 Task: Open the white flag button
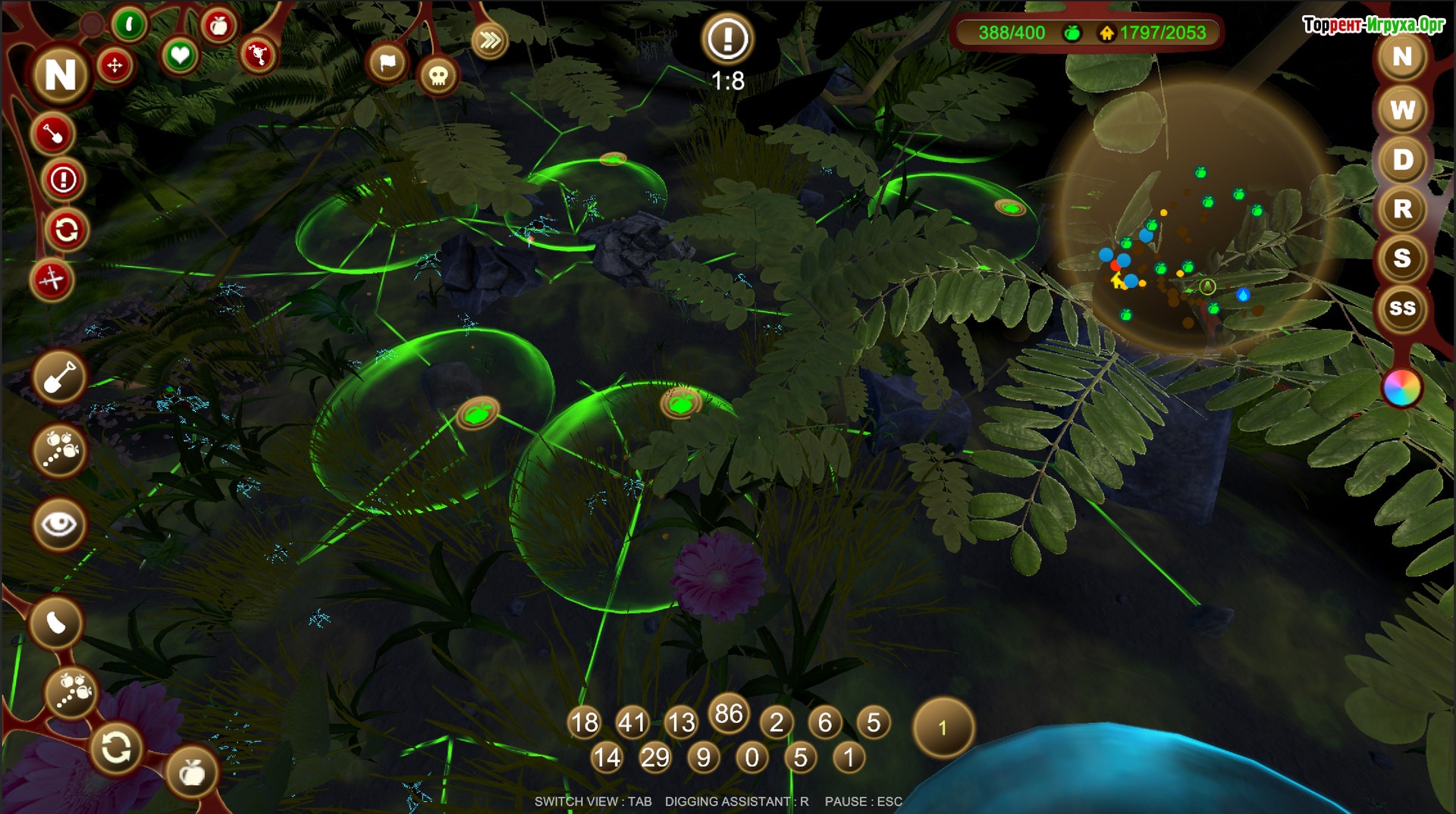point(388,63)
